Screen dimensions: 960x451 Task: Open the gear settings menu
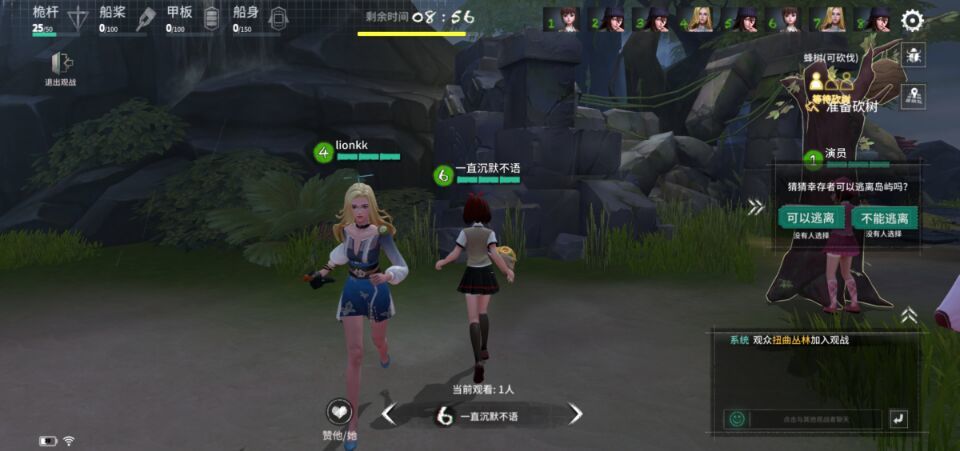(x=912, y=20)
